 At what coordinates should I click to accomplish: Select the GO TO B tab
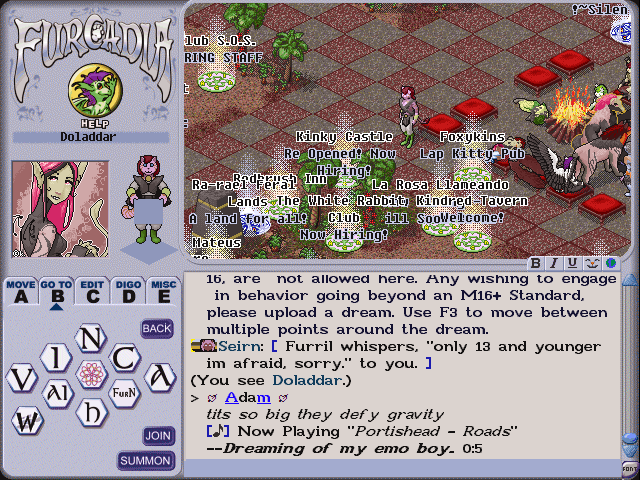56,291
